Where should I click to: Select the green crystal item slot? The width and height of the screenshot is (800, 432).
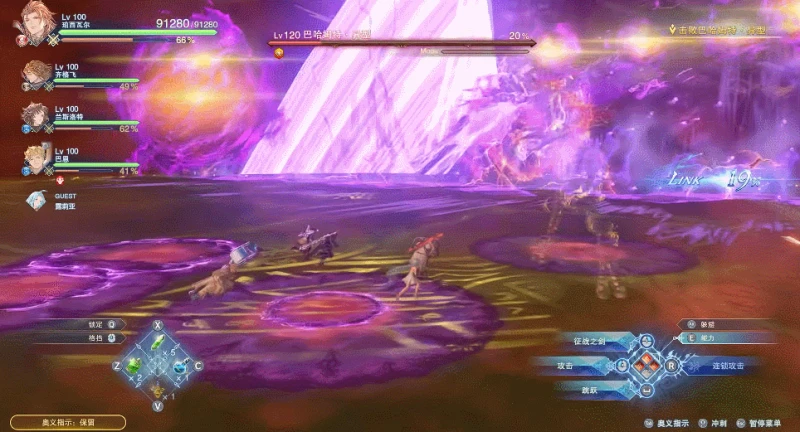tap(158, 344)
